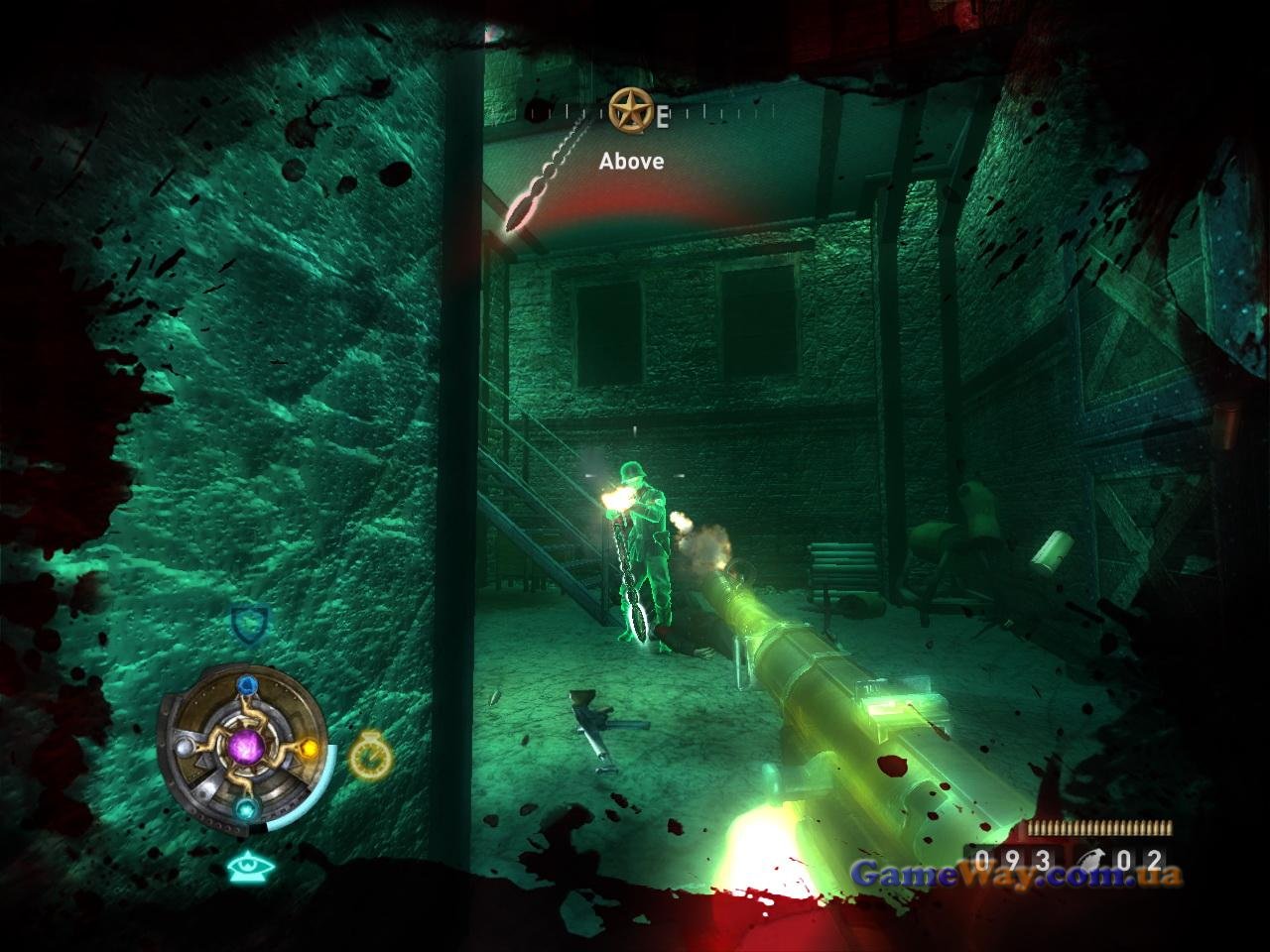This screenshot has height=952, width=1270.
Task: Click the gold star objective marker
Action: tap(625, 109)
